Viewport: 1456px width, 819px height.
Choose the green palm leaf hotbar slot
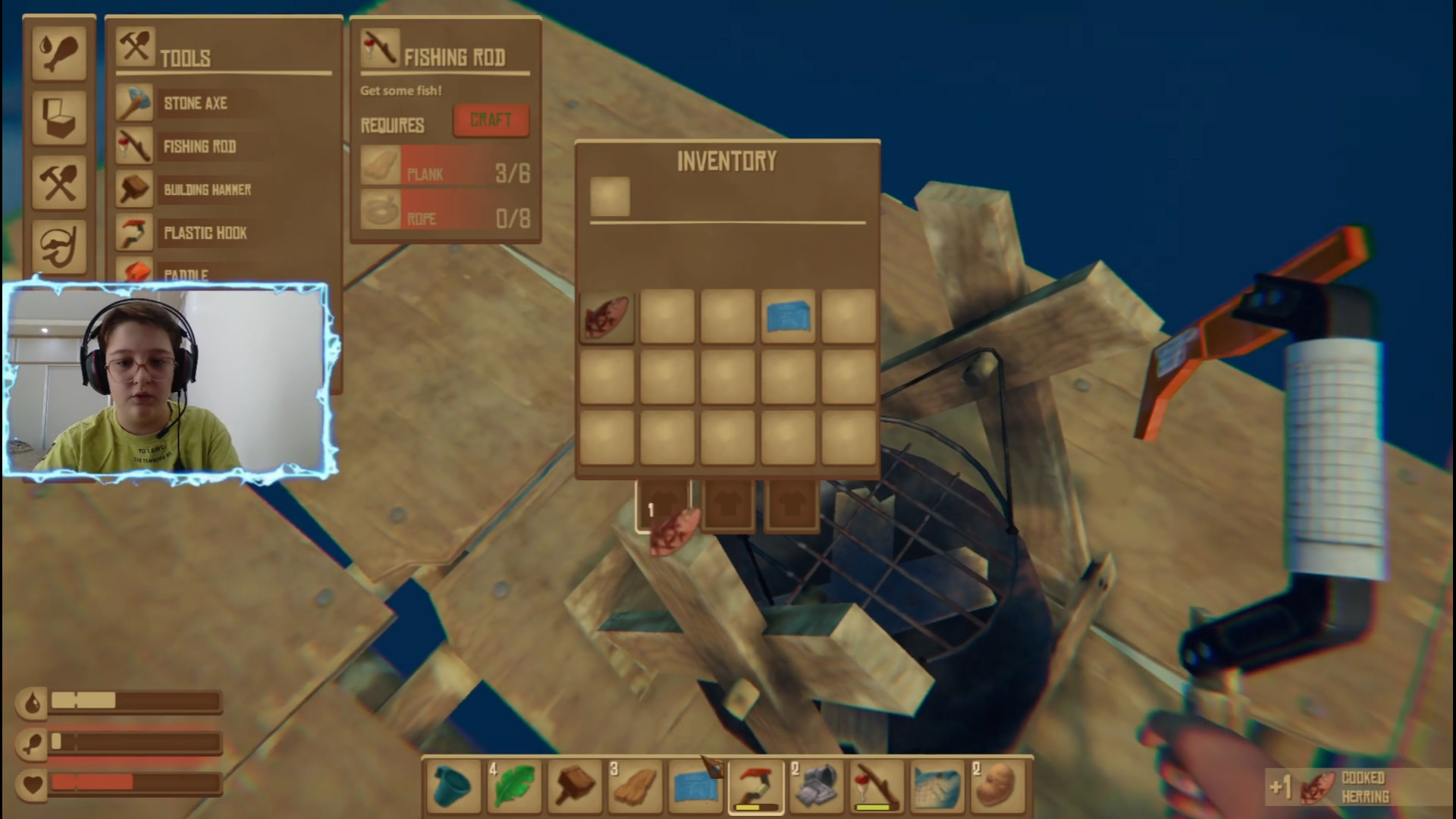pos(513,786)
